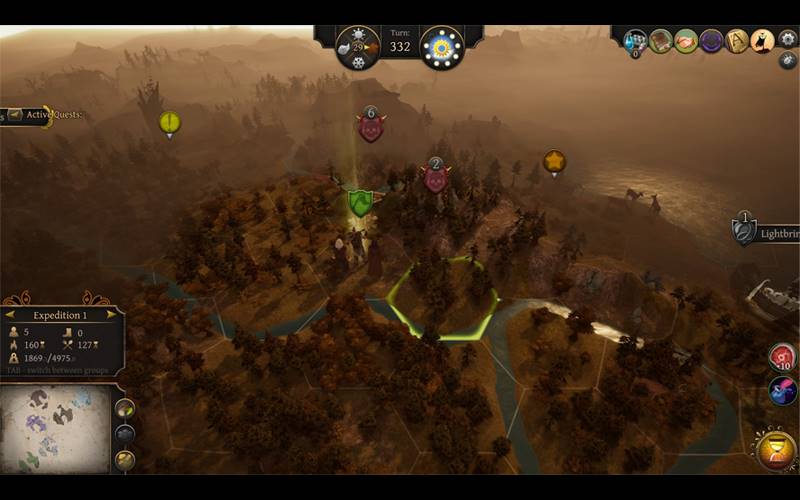Toggle the bottom golden minimap filter button

pos(125,458)
